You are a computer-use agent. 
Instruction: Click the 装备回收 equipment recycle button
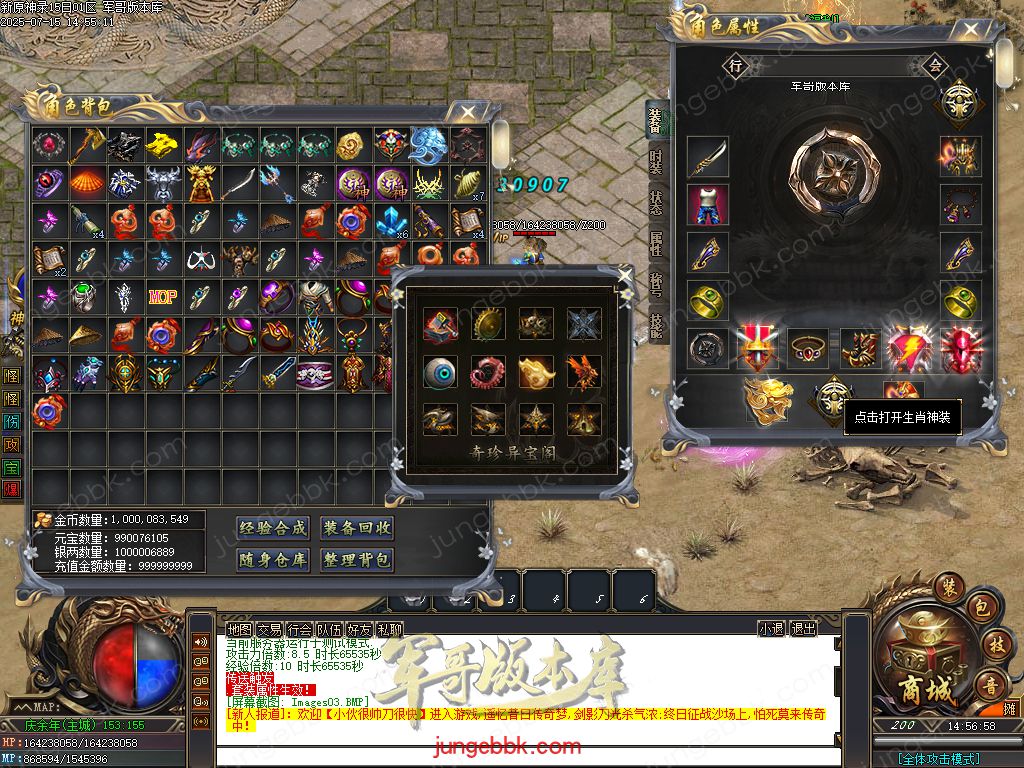pos(357,528)
